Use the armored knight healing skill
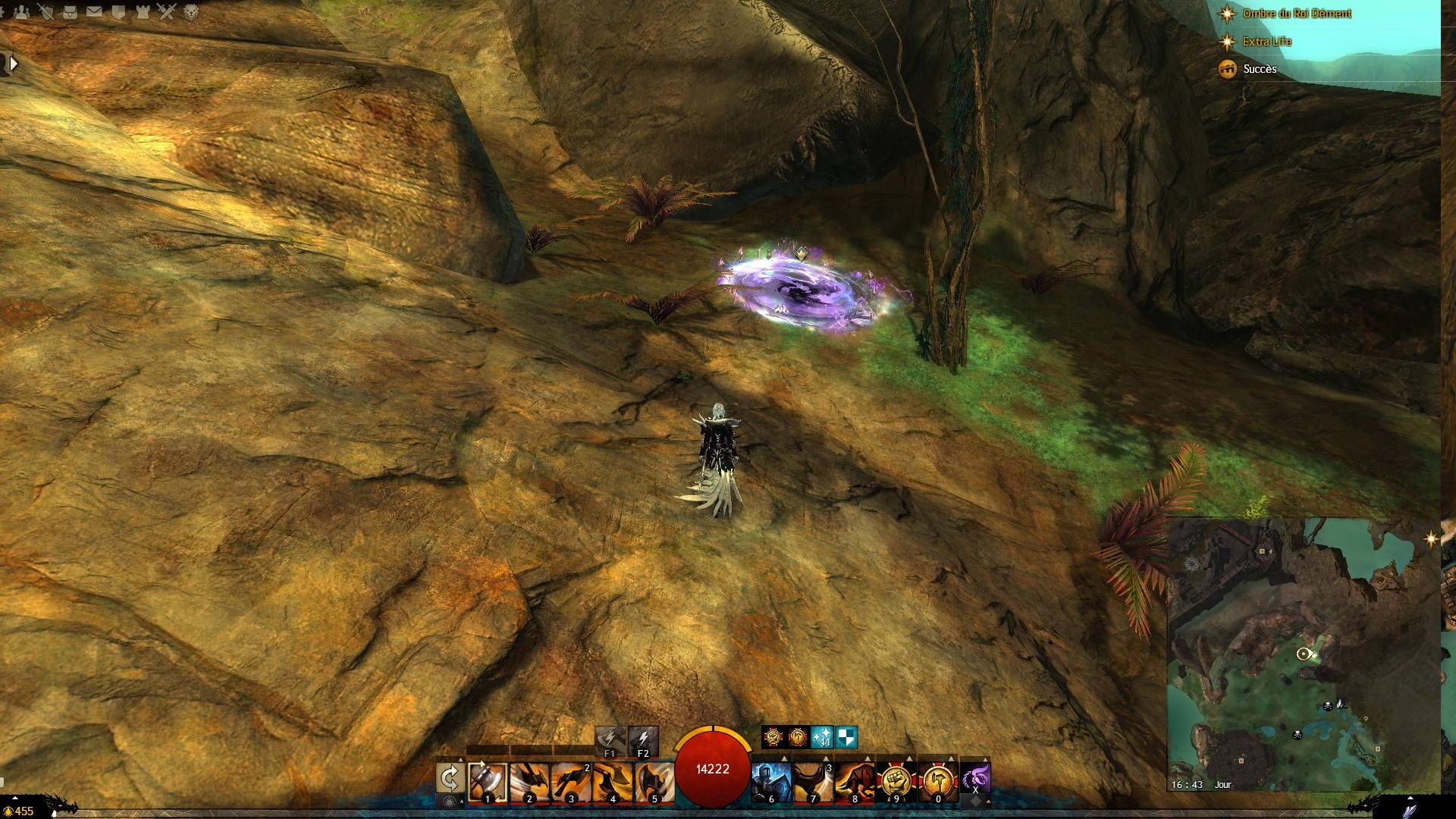Screen dimensions: 1456x819 tap(770, 781)
